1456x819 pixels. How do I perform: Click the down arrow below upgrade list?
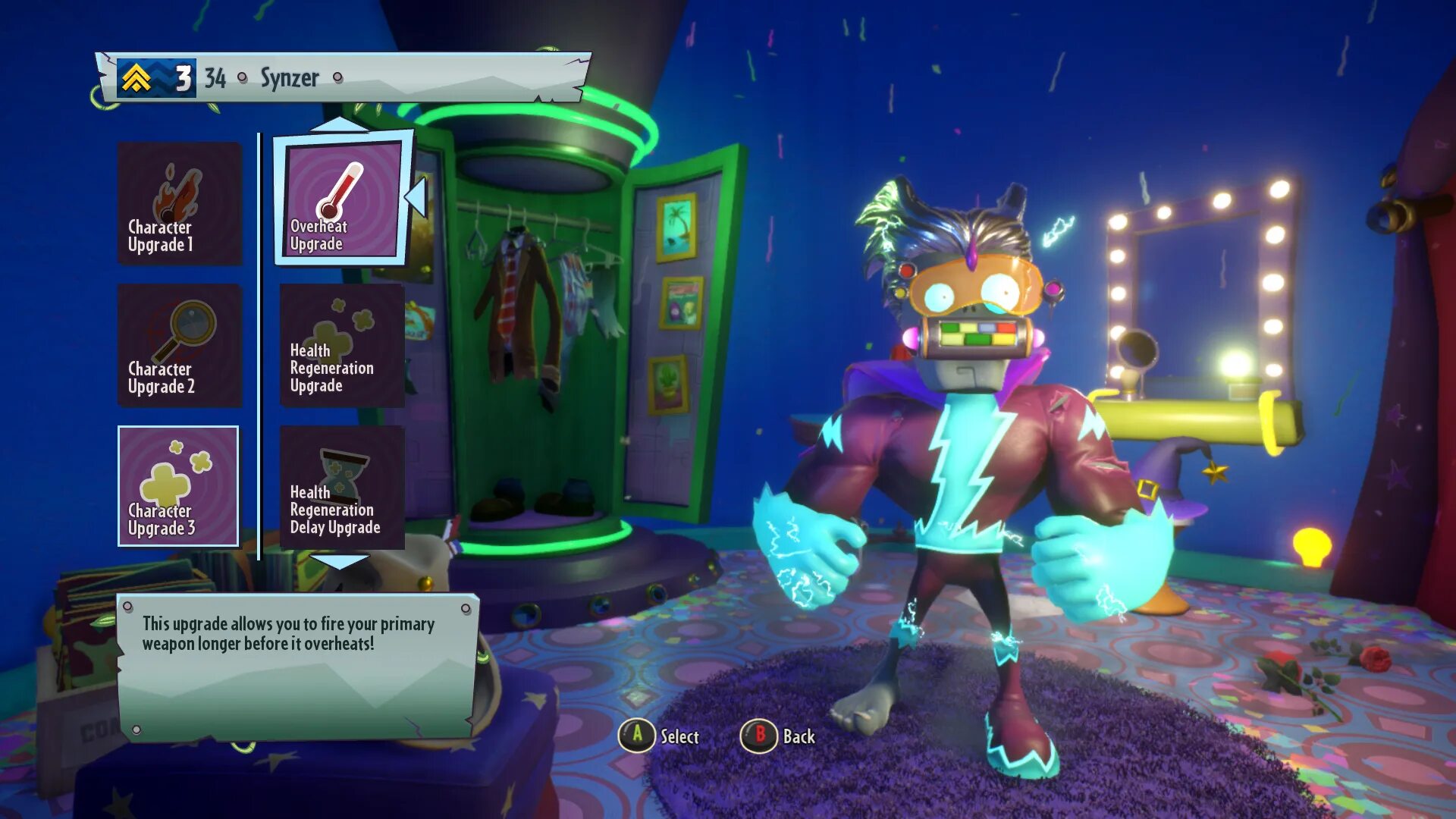click(x=339, y=562)
